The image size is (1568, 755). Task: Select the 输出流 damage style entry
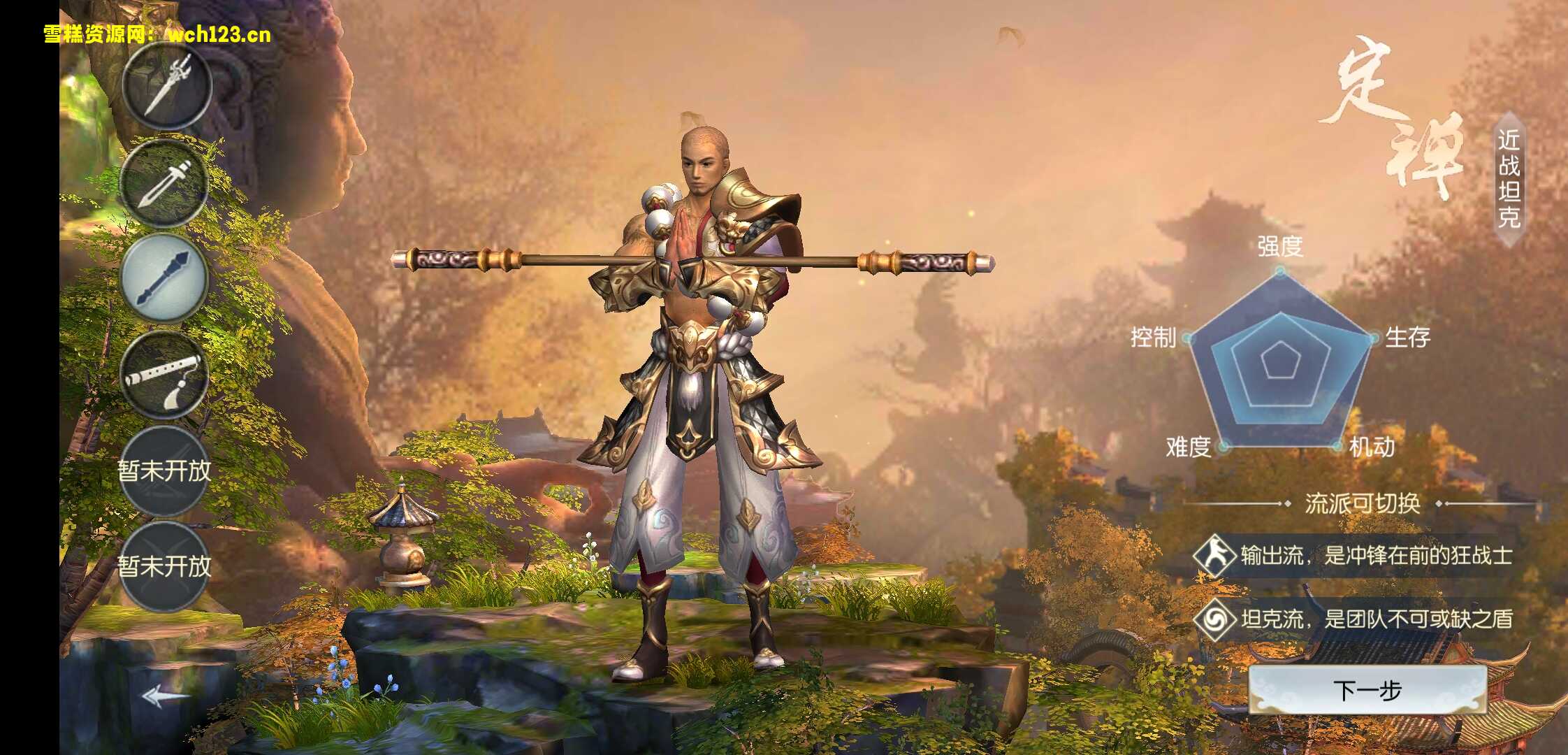pyautogui.click(x=1353, y=556)
